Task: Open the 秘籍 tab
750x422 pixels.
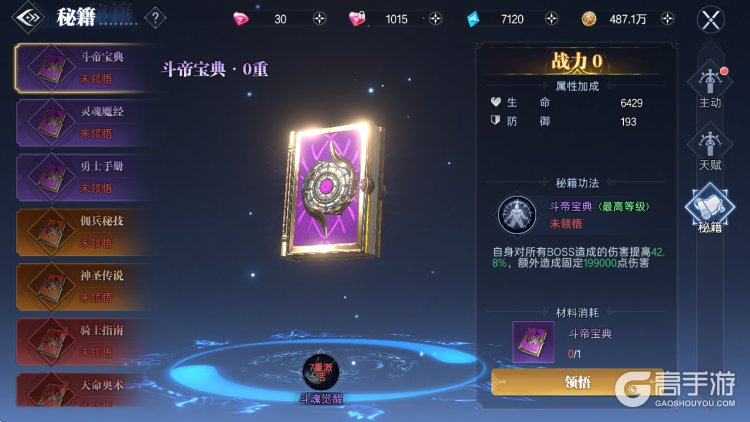Action: [710, 208]
